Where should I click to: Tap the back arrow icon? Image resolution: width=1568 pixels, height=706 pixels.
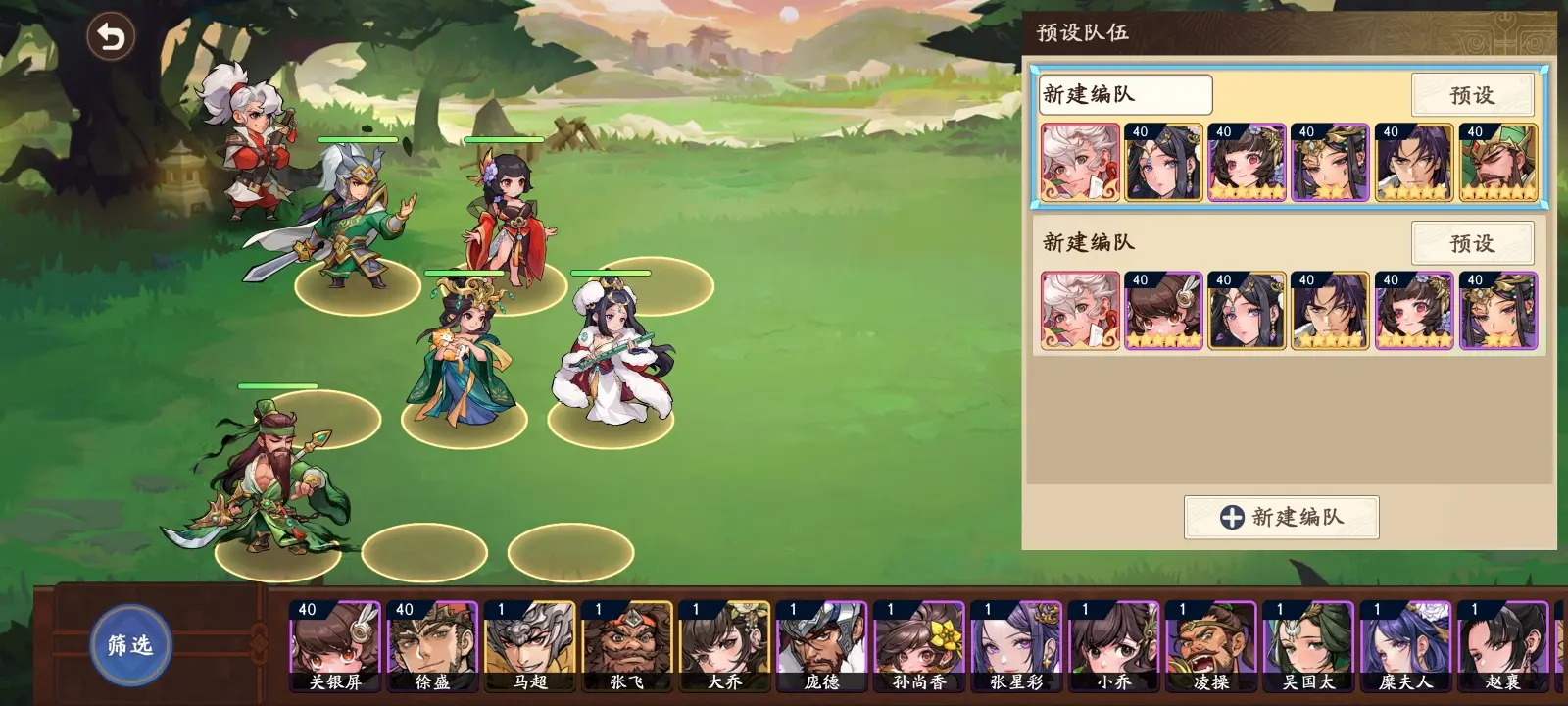[111, 36]
